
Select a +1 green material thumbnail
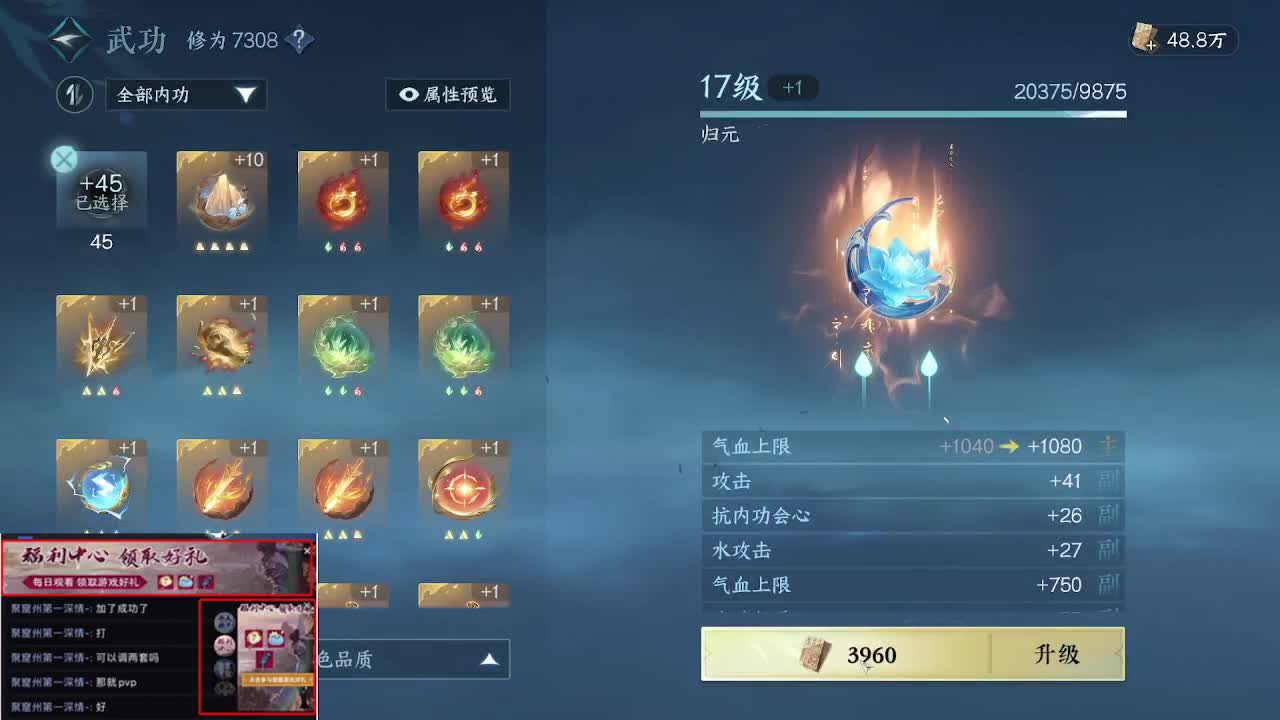pos(342,344)
